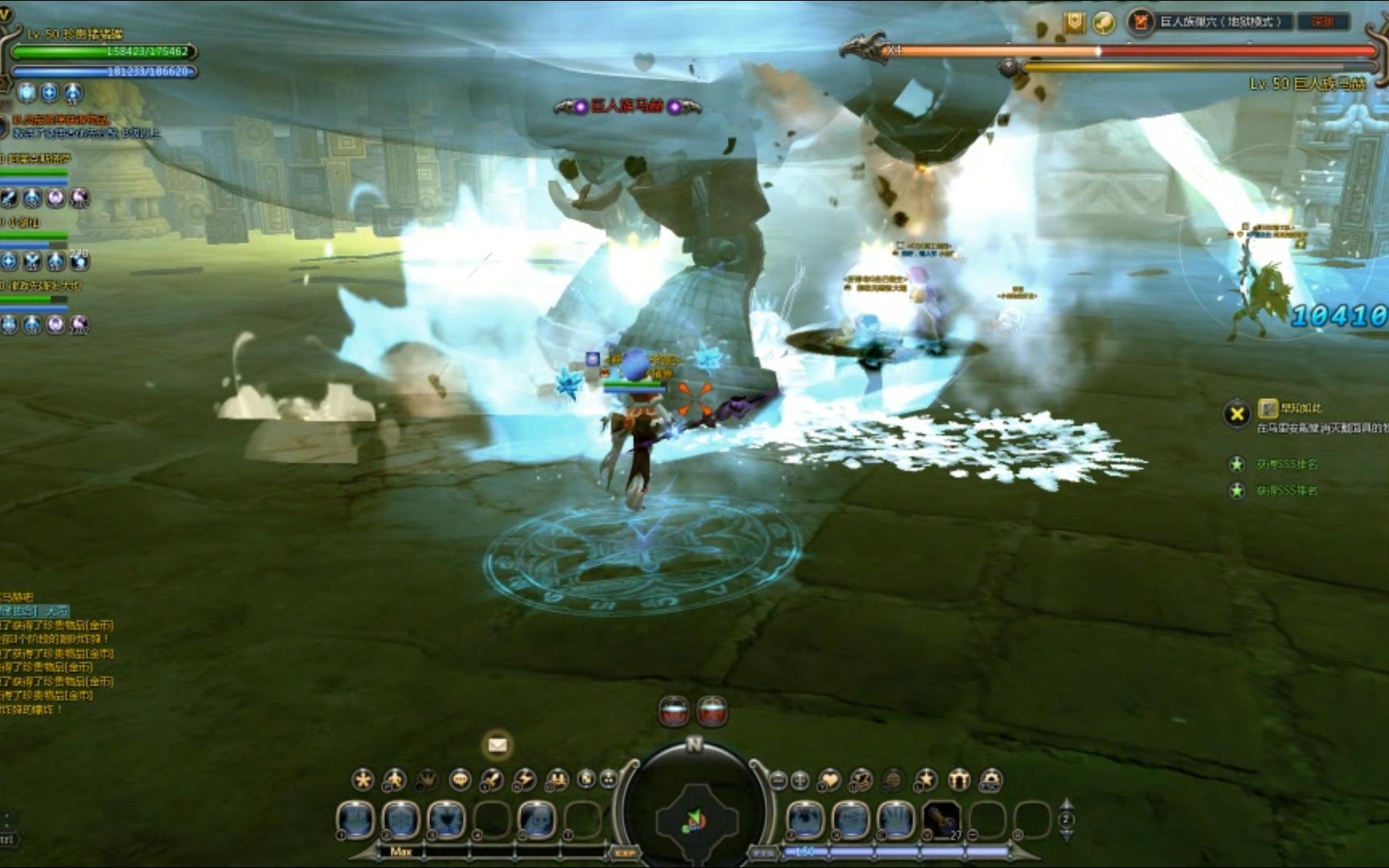The width and height of the screenshot is (1389, 868).
Task: Click the boss target name 巨人族马赫
Action: pyautogui.click(x=627, y=106)
